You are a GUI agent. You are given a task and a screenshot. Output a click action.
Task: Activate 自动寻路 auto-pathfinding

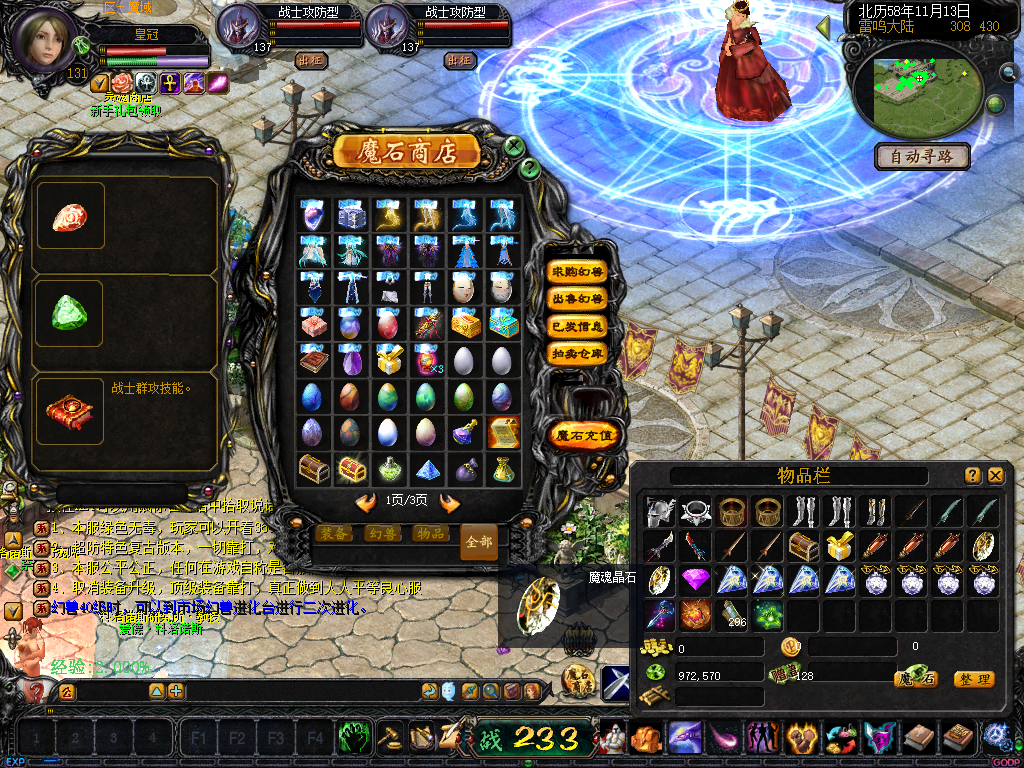922,156
